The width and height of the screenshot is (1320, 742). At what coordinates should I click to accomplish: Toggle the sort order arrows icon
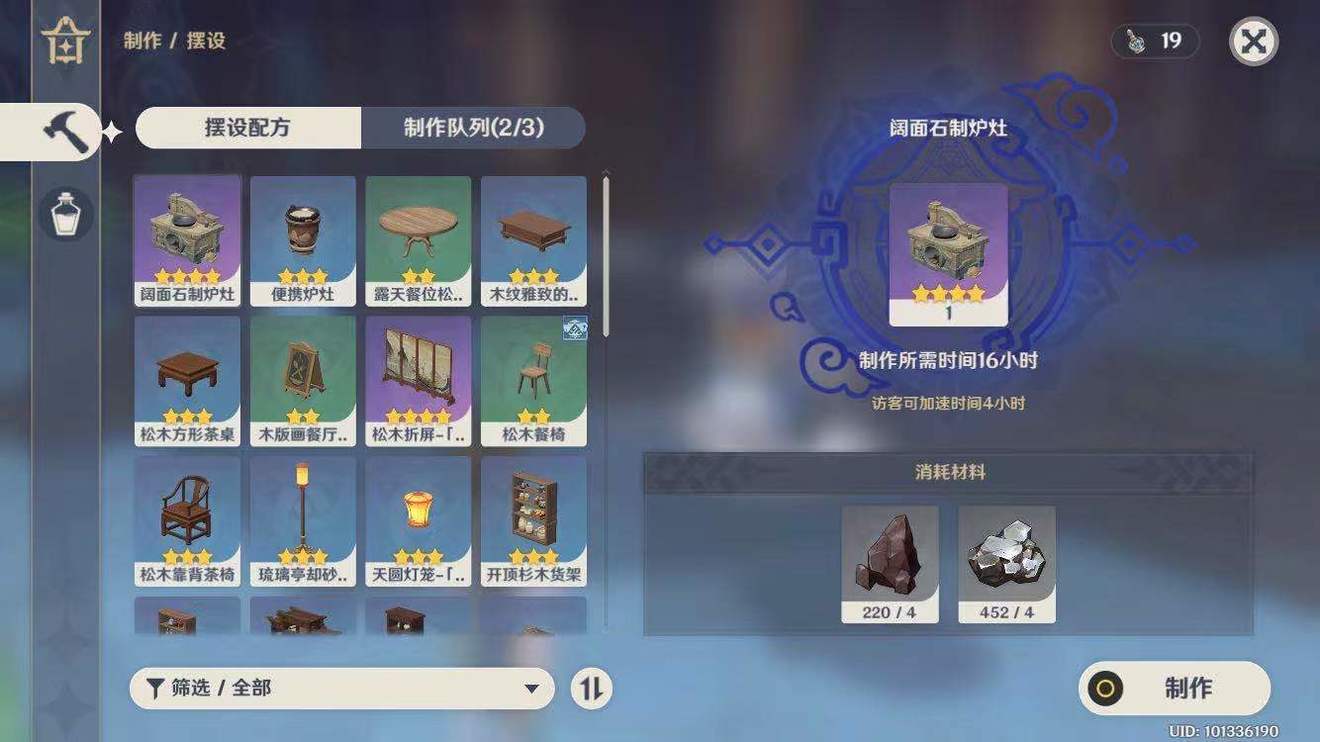(591, 688)
